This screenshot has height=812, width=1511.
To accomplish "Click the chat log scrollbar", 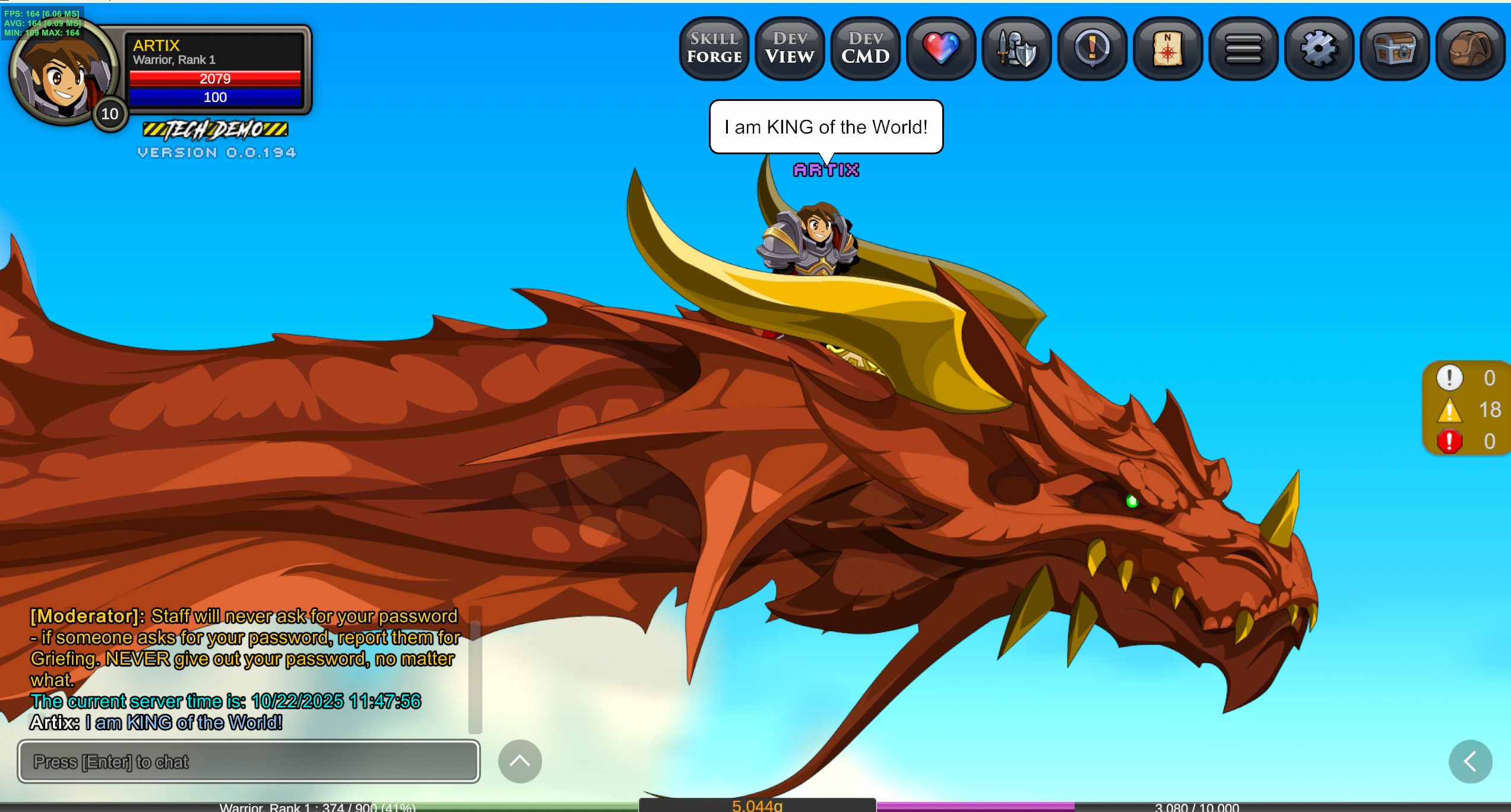I will point(474,670).
